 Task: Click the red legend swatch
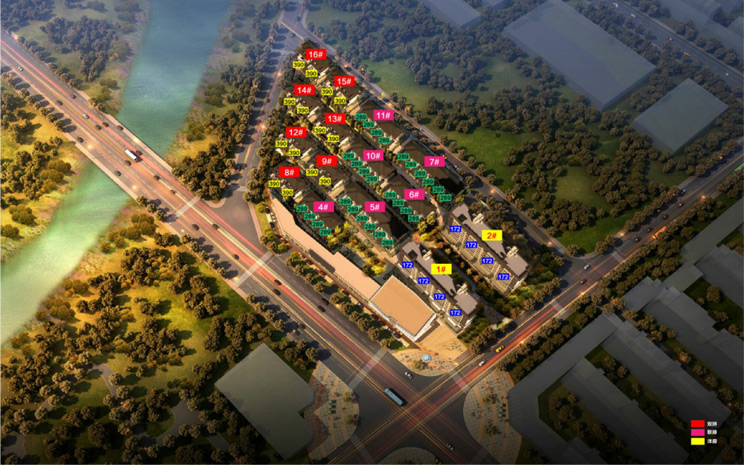697,424
